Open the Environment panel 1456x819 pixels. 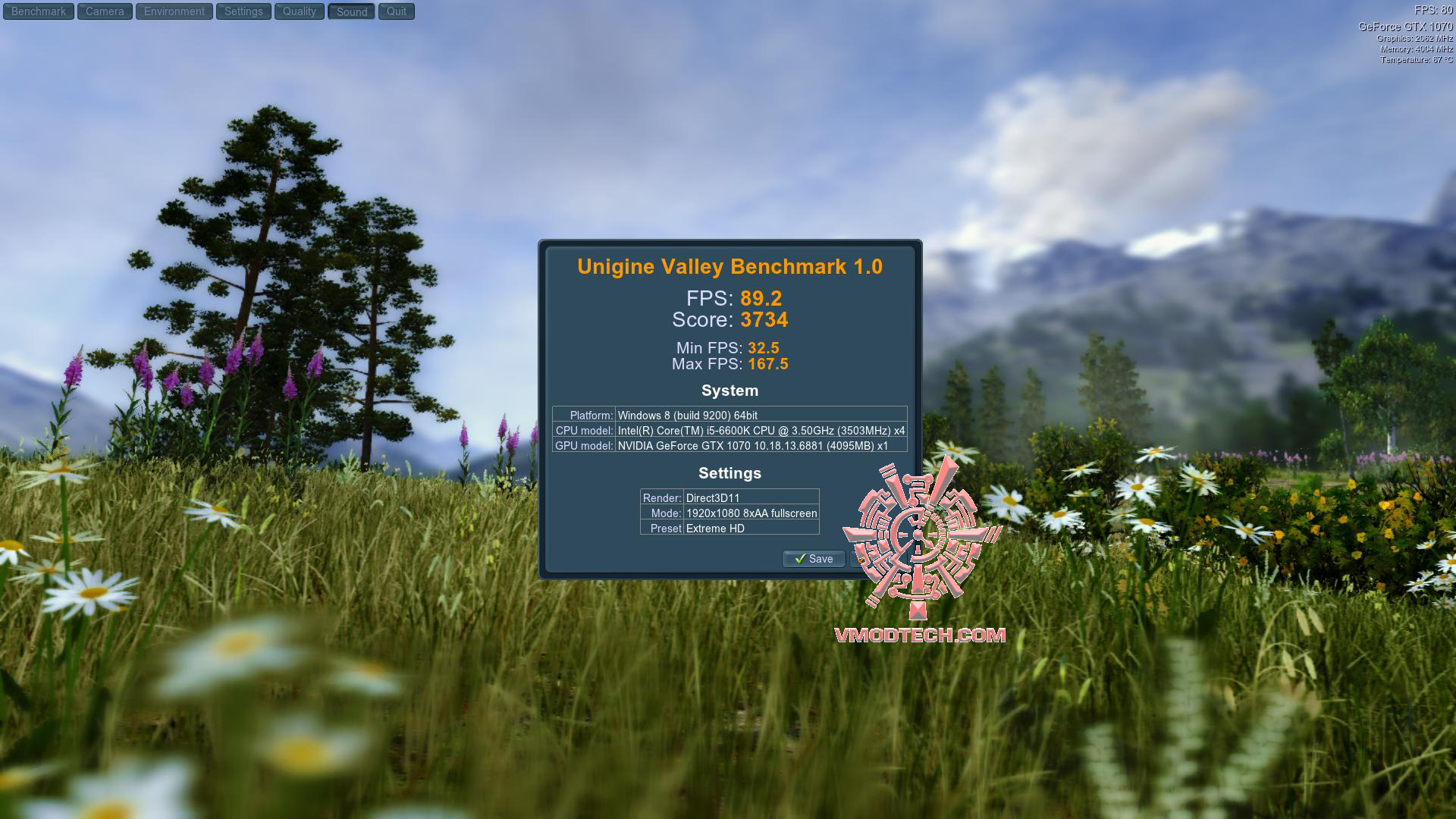(173, 11)
